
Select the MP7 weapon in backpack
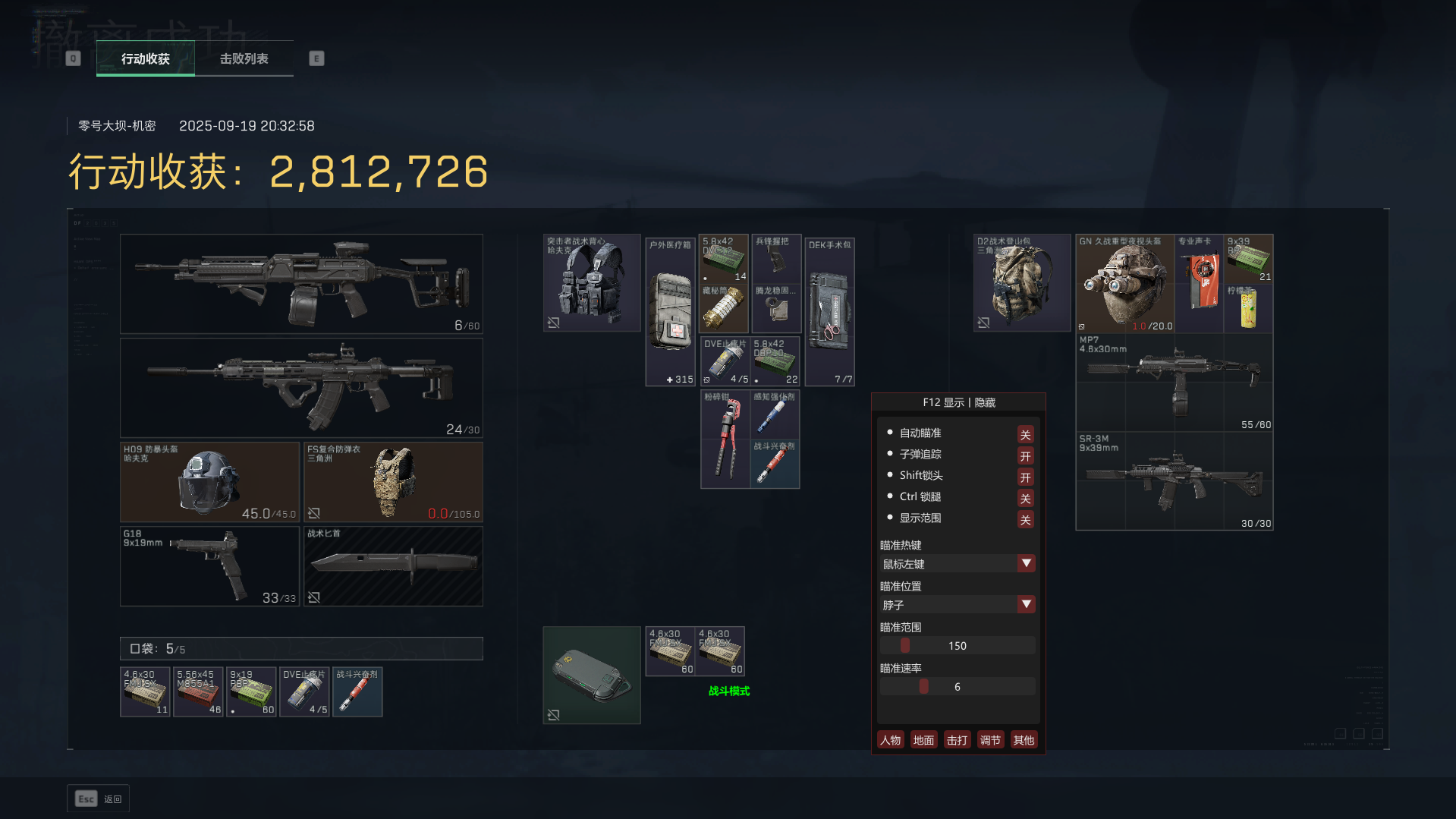[1174, 383]
